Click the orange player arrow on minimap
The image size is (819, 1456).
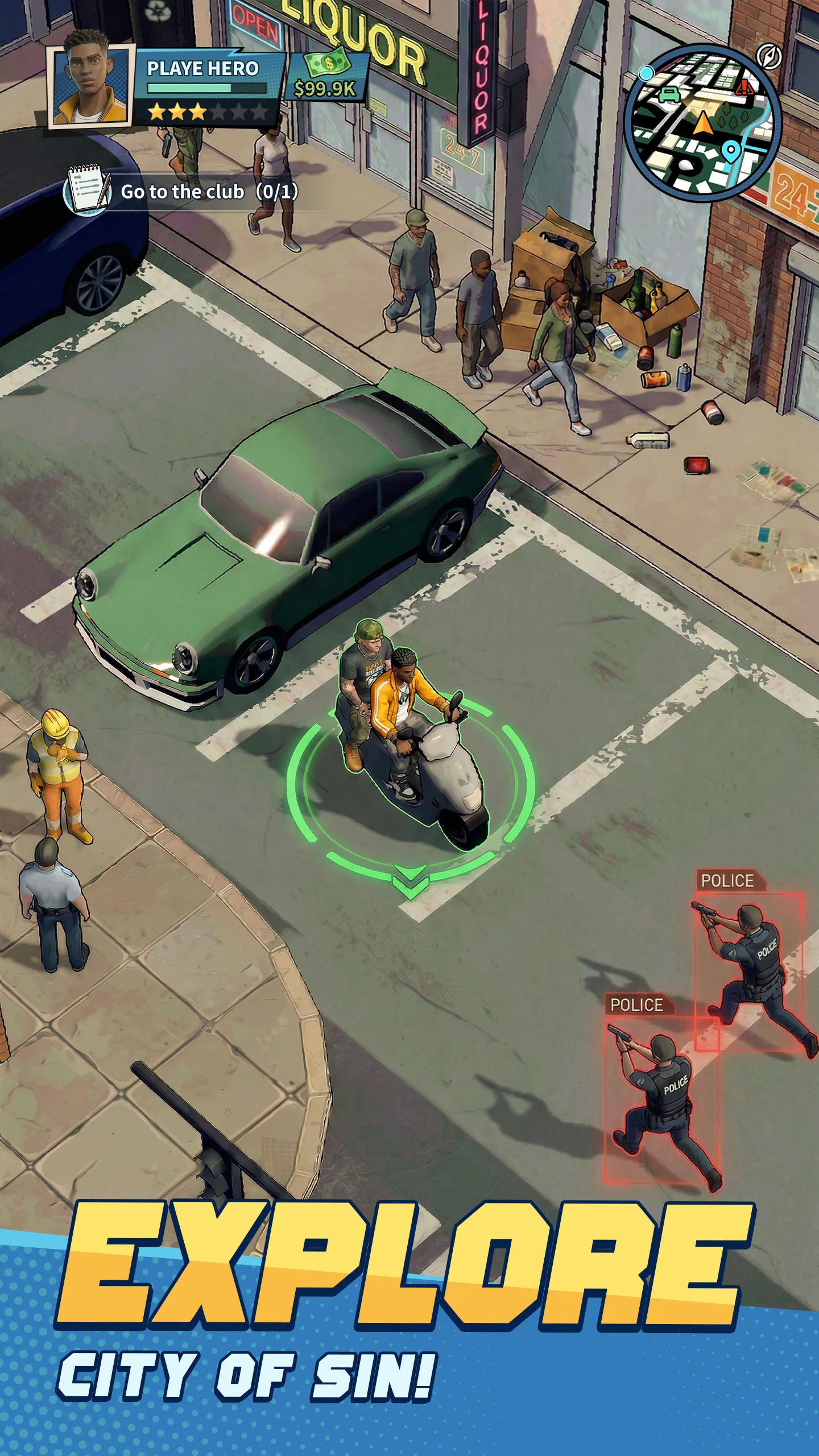tap(704, 122)
